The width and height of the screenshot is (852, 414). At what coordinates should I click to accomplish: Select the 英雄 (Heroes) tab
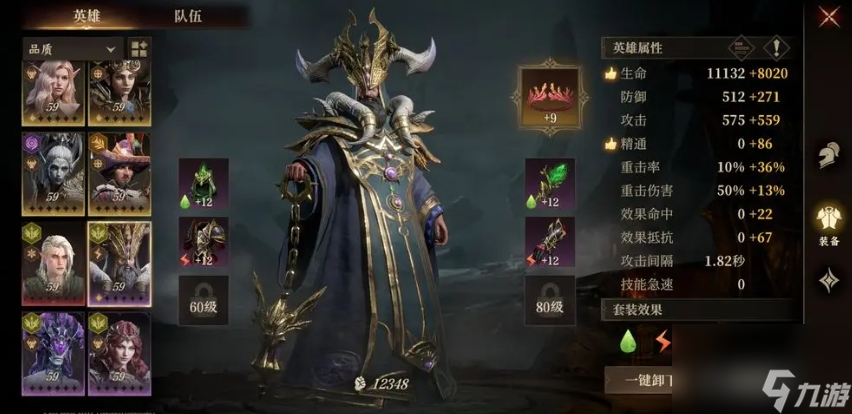click(87, 16)
